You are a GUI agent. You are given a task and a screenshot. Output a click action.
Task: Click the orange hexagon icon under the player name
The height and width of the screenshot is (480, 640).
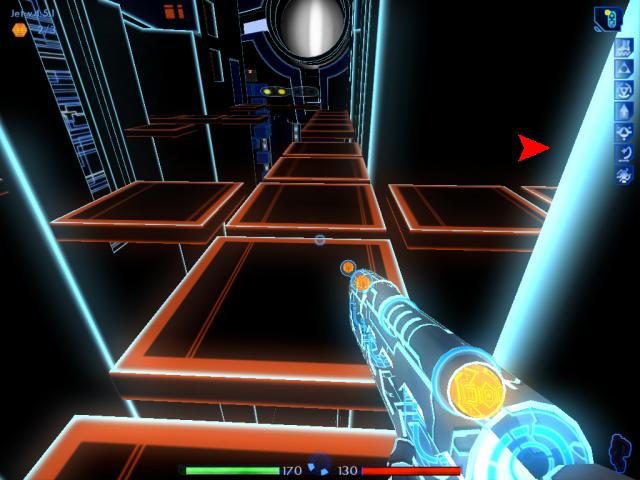pos(19,30)
